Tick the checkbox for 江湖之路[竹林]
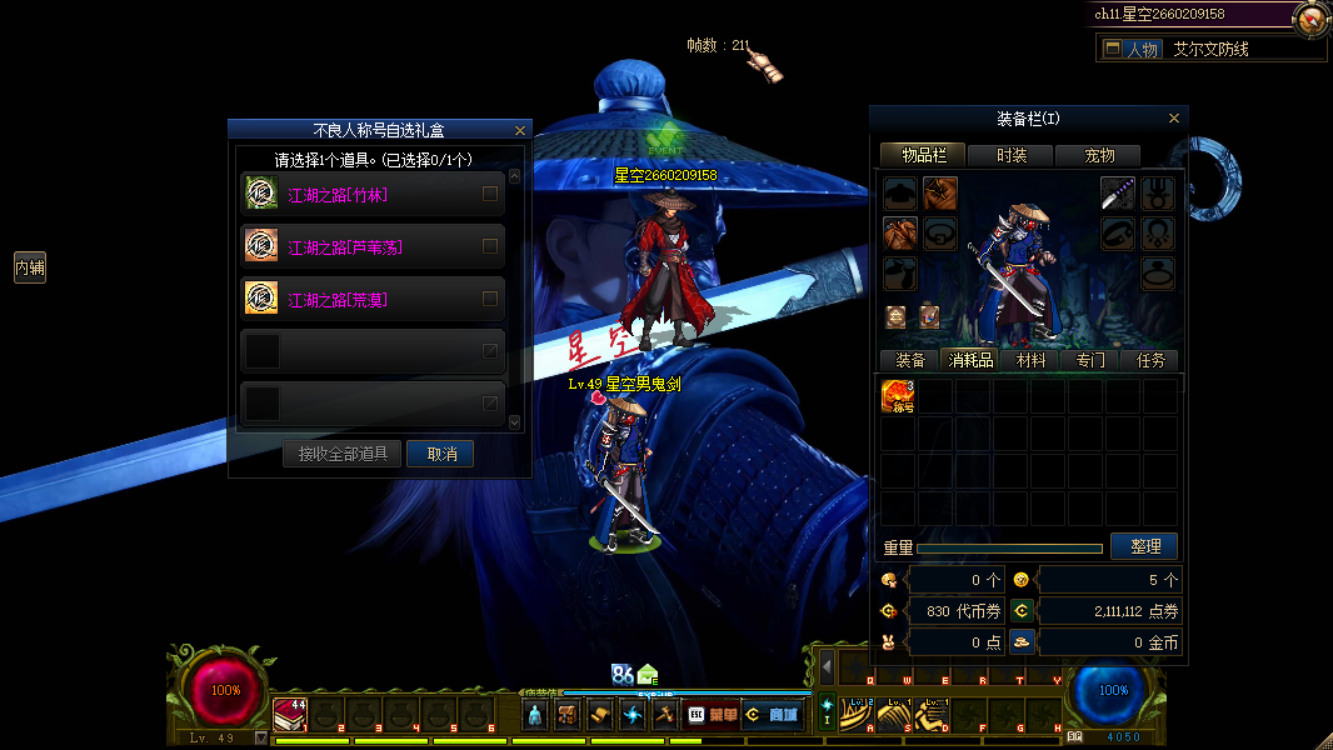This screenshot has height=750, width=1333. pos(490,194)
